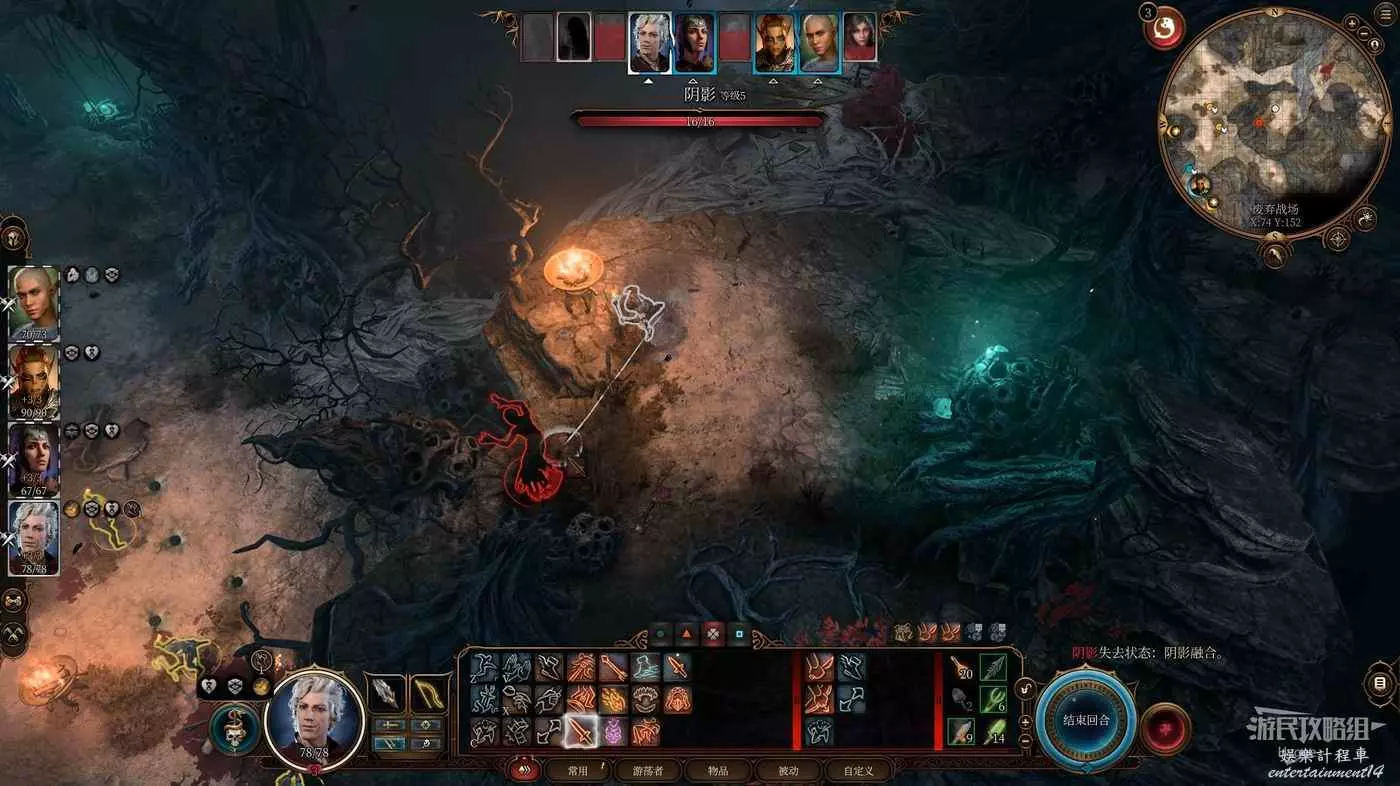The height and width of the screenshot is (786, 1400).
Task: Use the purple potion hotbar item
Action: pyautogui.click(x=613, y=732)
